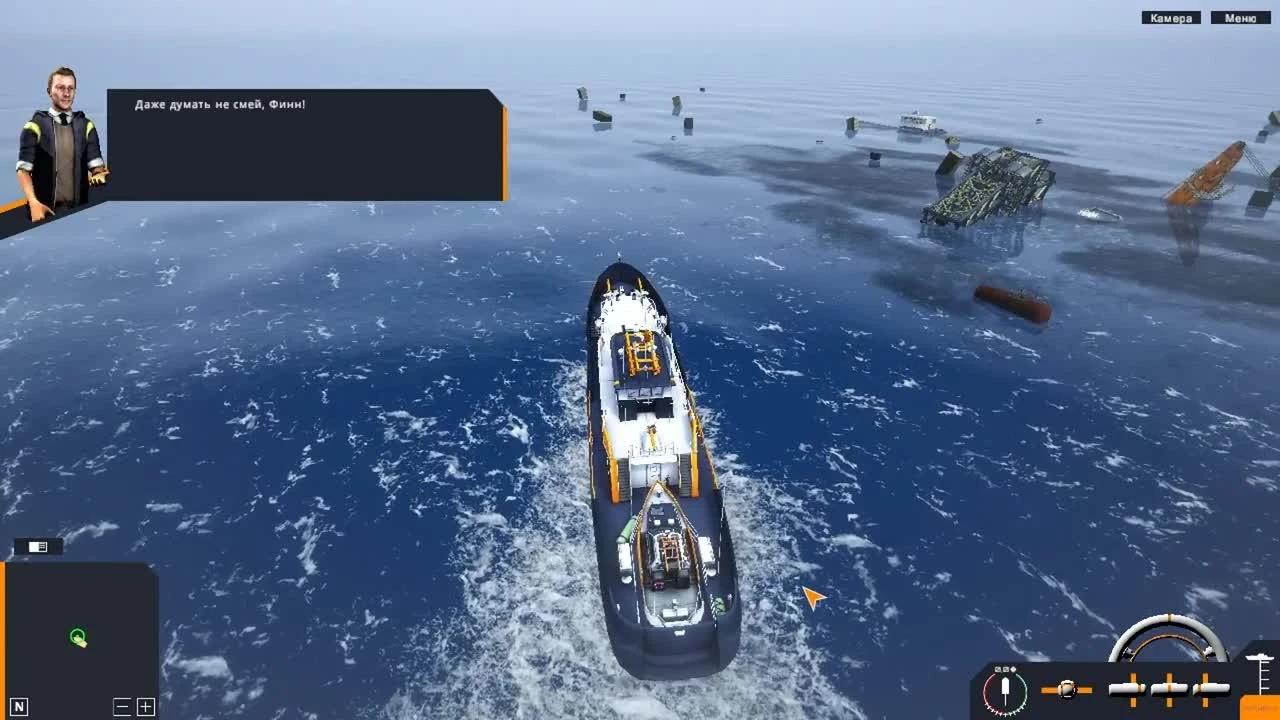1280x720 pixels.
Task: Zoom in the minimap with the plus button
Action: [145, 706]
